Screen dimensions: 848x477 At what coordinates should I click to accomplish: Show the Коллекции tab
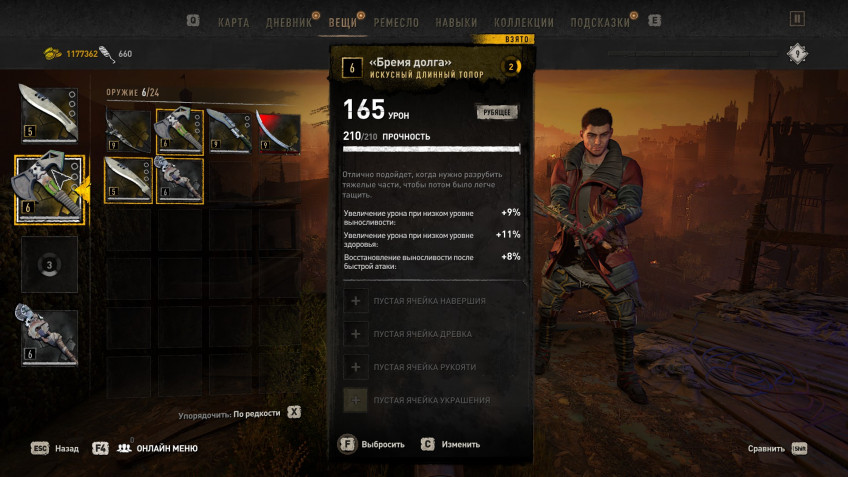pos(523,22)
